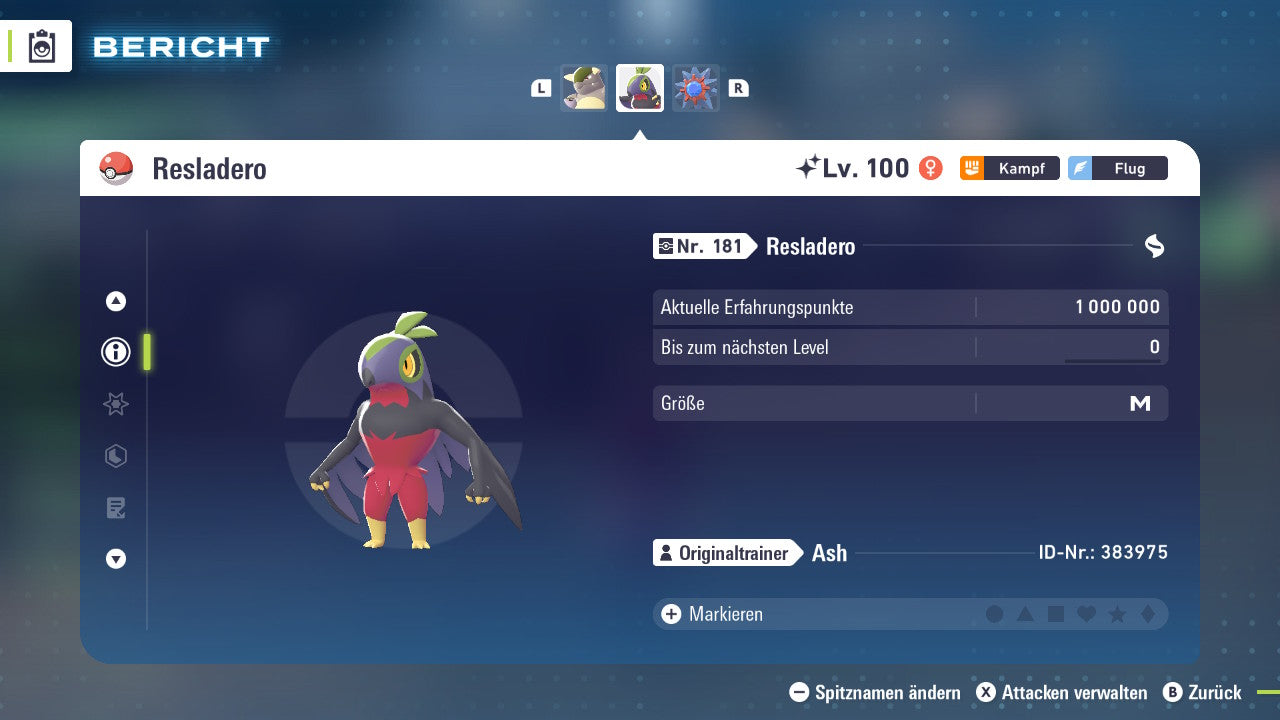Select the Resladero thumbnail in party strip
1280x720 pixels.
point(639,88)
